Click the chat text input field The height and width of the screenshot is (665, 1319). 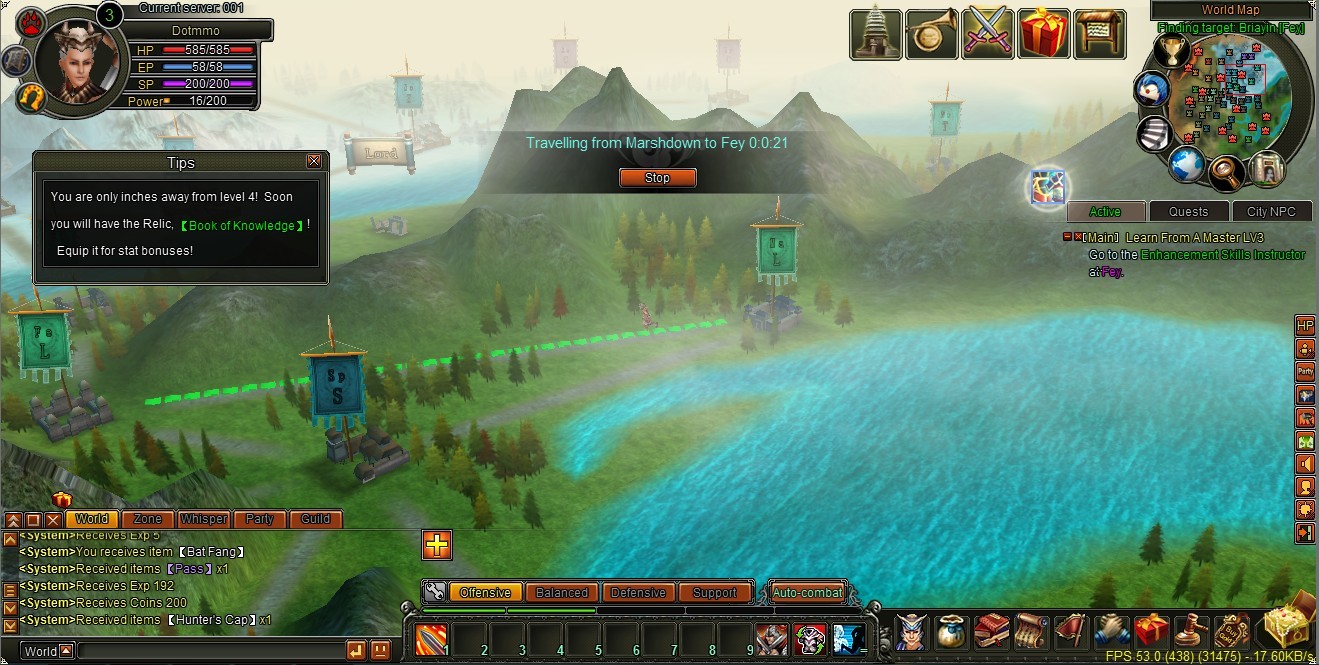tap(210, 651)
